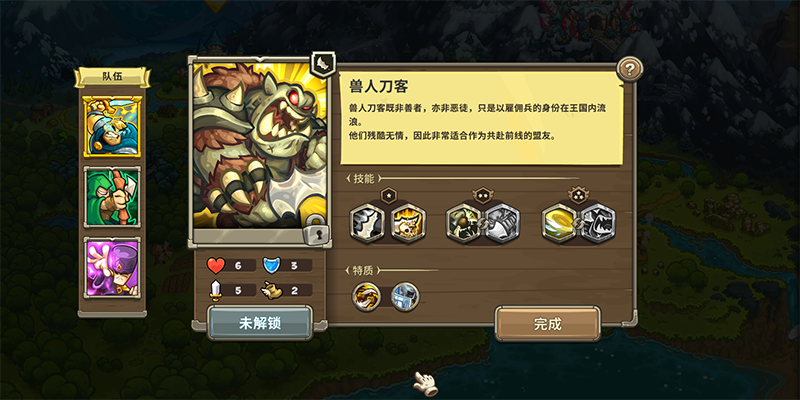The image size is (800, 400).
Task: Pick the purple mage team portrait
Action: click(x=112, y=266)
